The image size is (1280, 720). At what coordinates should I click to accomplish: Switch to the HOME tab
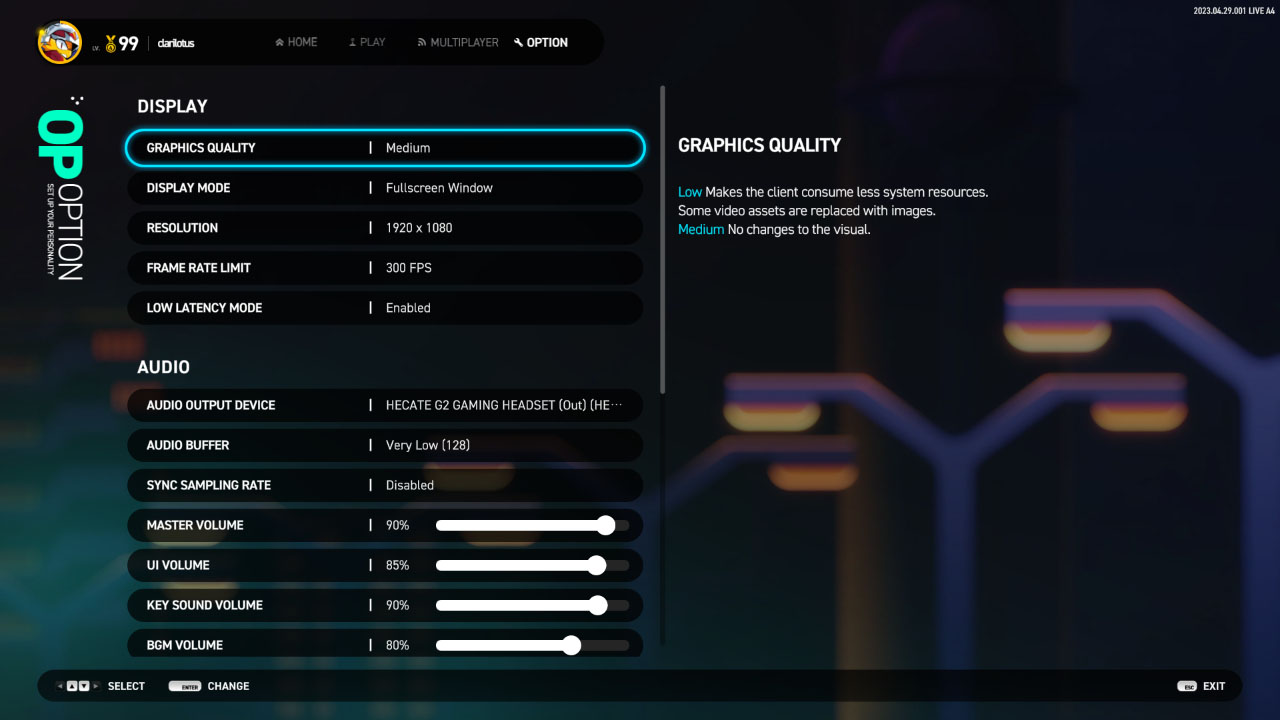[296, 43]
